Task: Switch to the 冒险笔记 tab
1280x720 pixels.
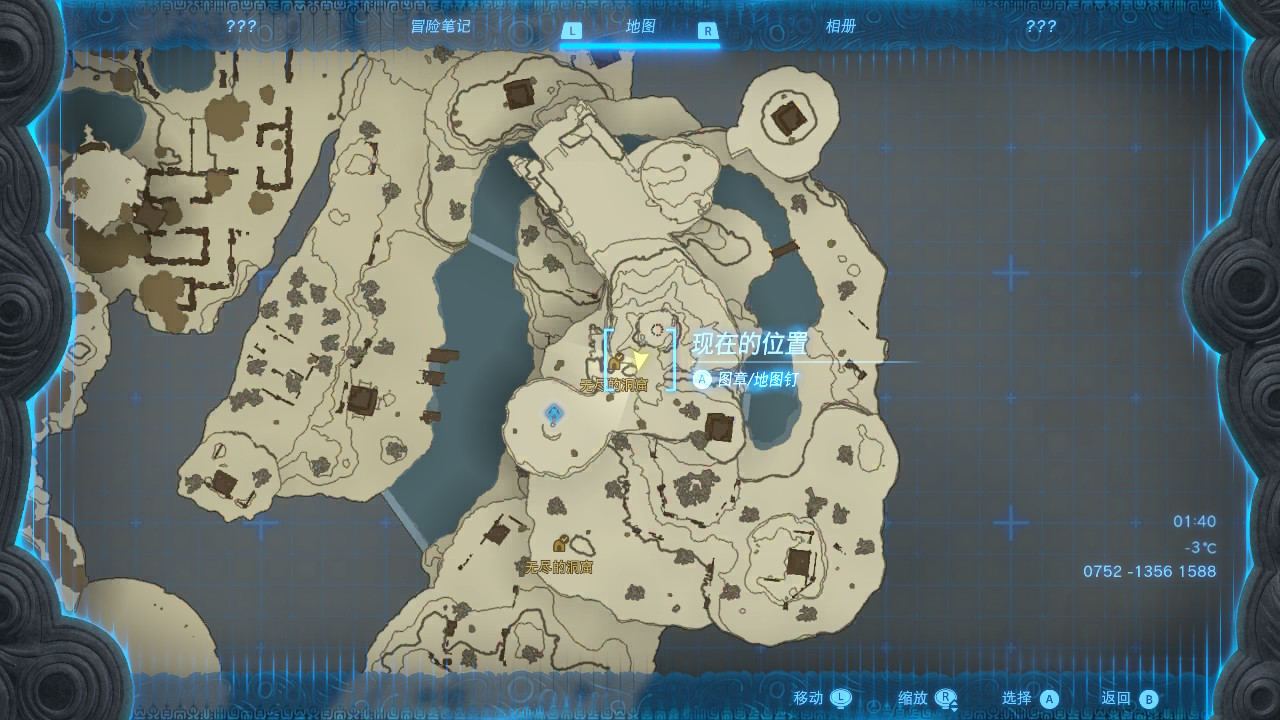Action: tap(440, 27)
